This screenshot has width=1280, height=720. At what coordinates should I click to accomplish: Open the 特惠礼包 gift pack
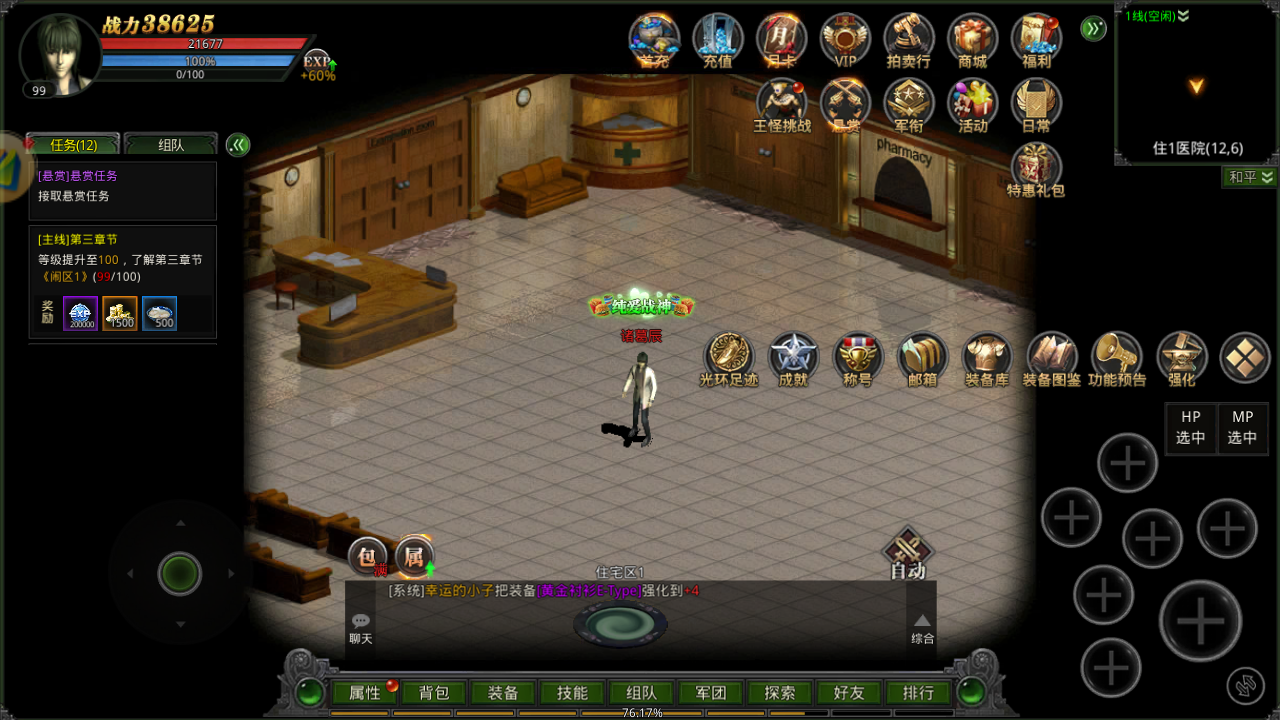1036,169
